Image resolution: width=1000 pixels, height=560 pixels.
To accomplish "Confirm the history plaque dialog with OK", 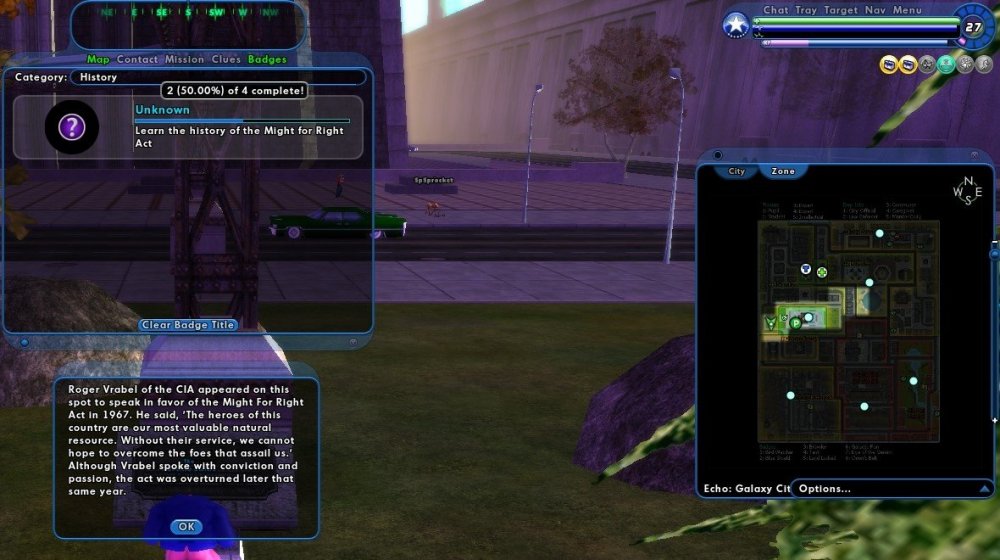I will point(186,526).
